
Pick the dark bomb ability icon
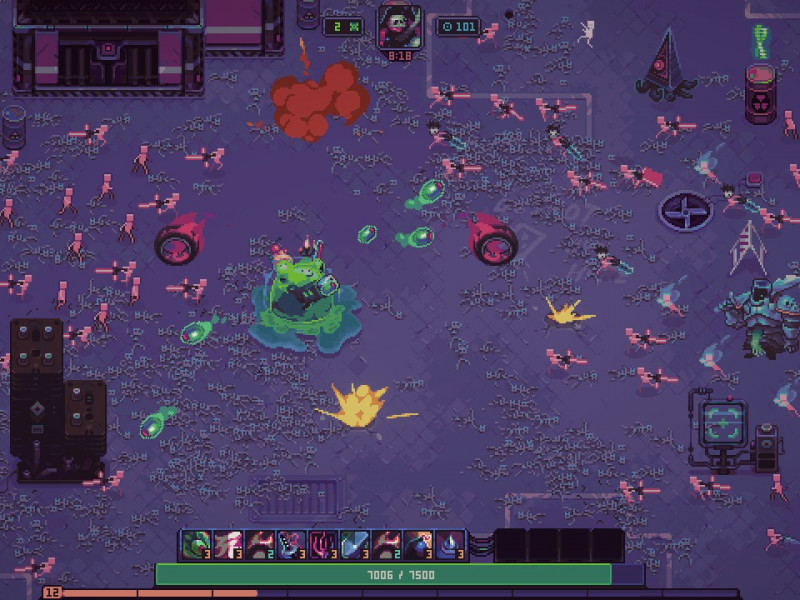pyautogui.click(x=417, y=544)
